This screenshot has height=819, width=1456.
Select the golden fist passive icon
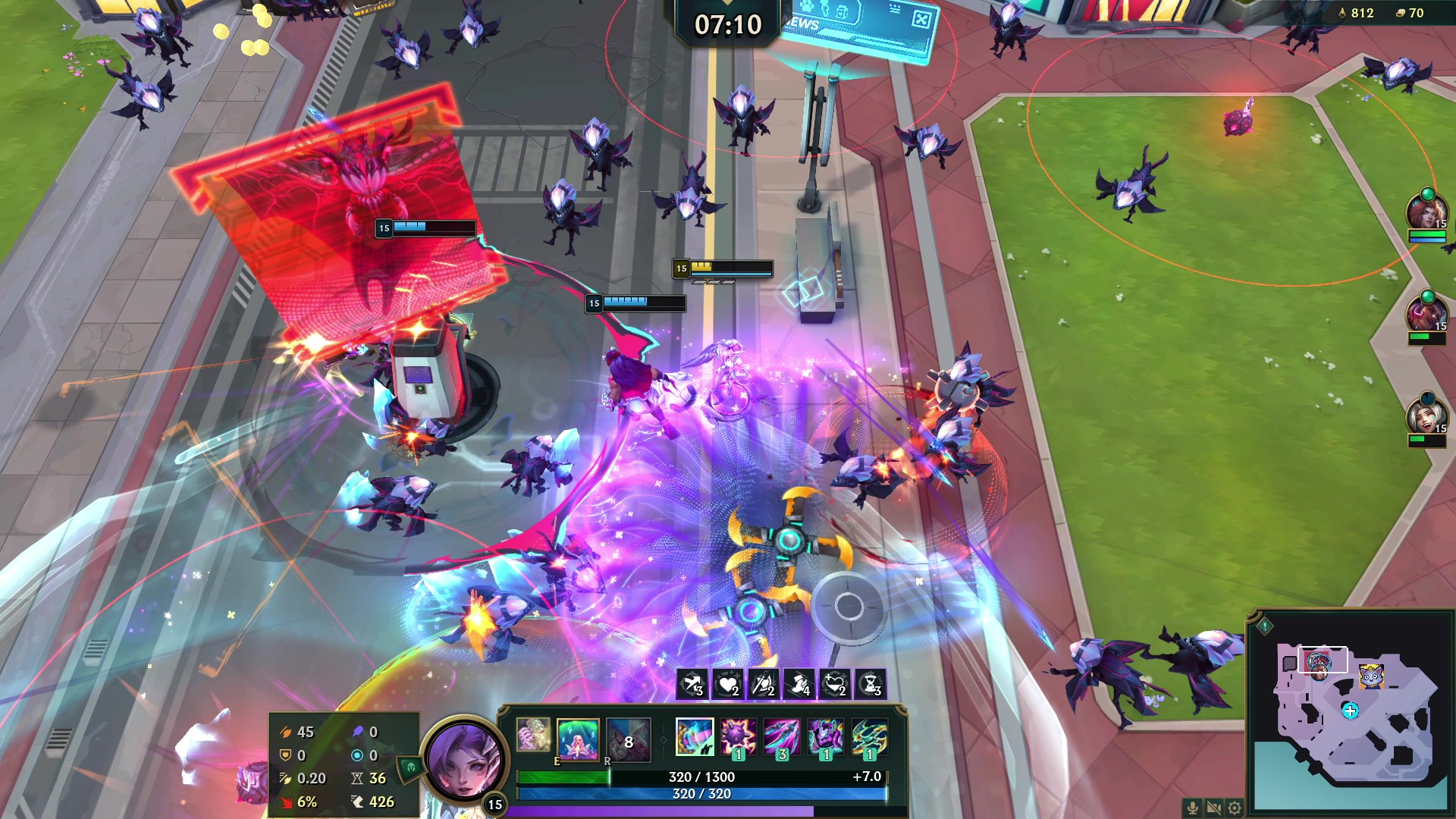tap(533, 735)
